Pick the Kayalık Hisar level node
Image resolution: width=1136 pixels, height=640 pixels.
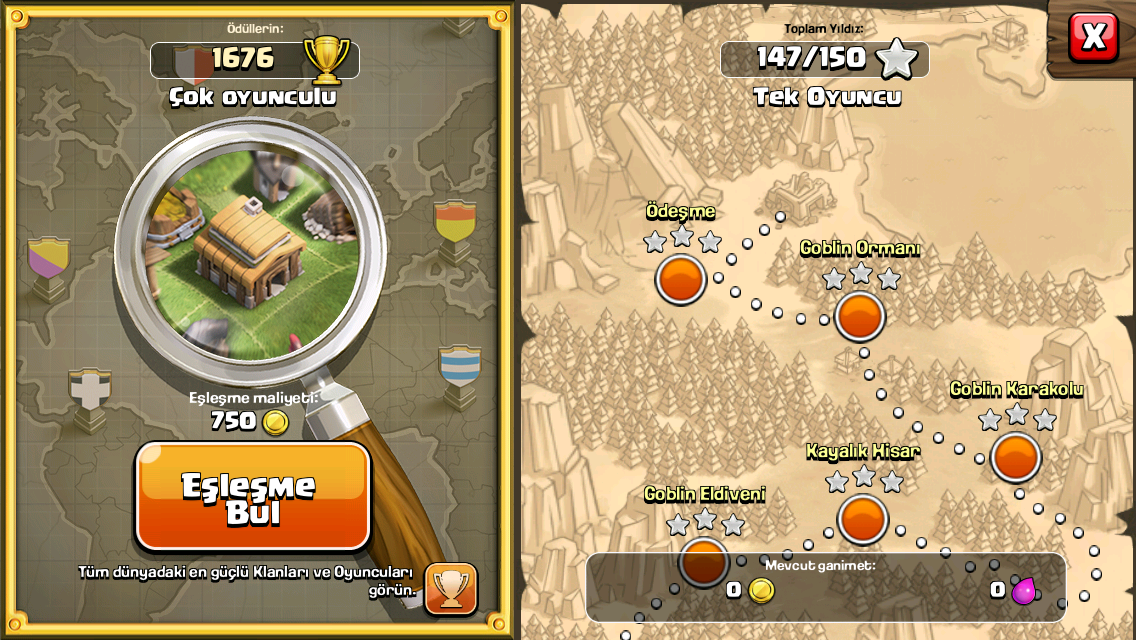[862, 518]
